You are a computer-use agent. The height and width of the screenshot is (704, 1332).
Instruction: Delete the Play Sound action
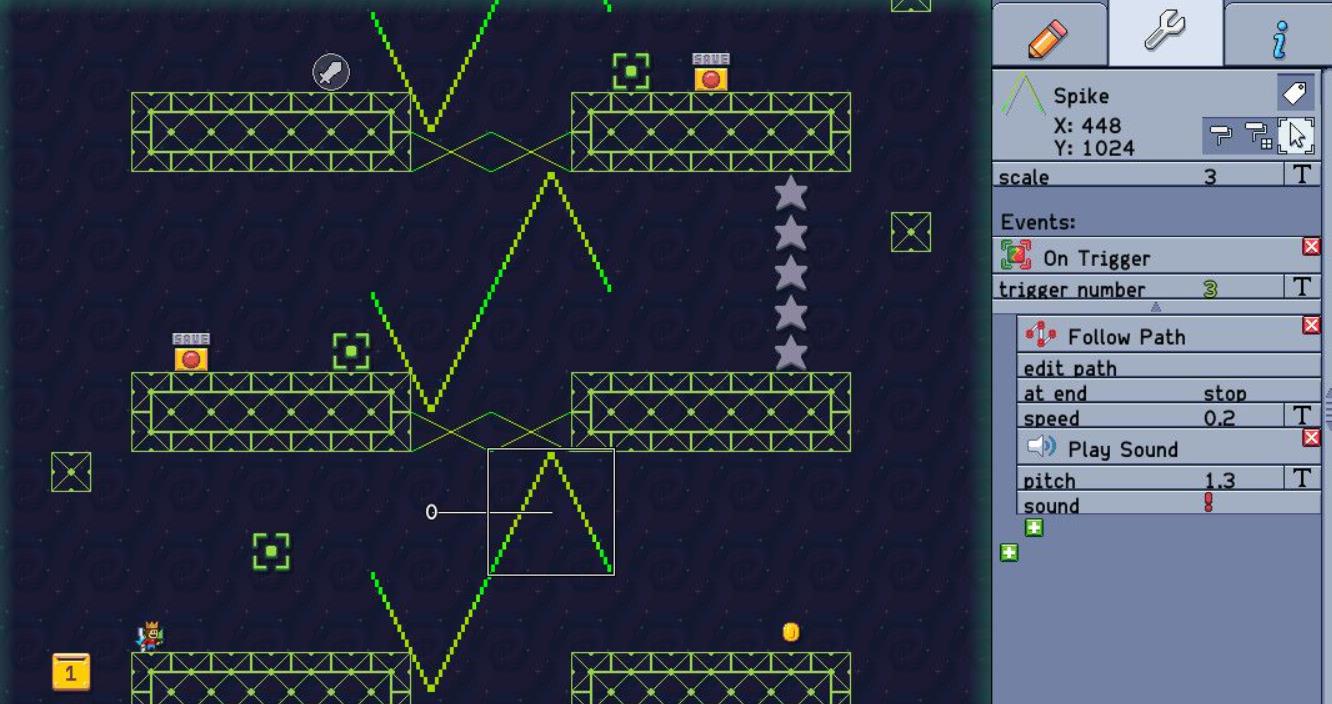click(x=1311, y=437)
